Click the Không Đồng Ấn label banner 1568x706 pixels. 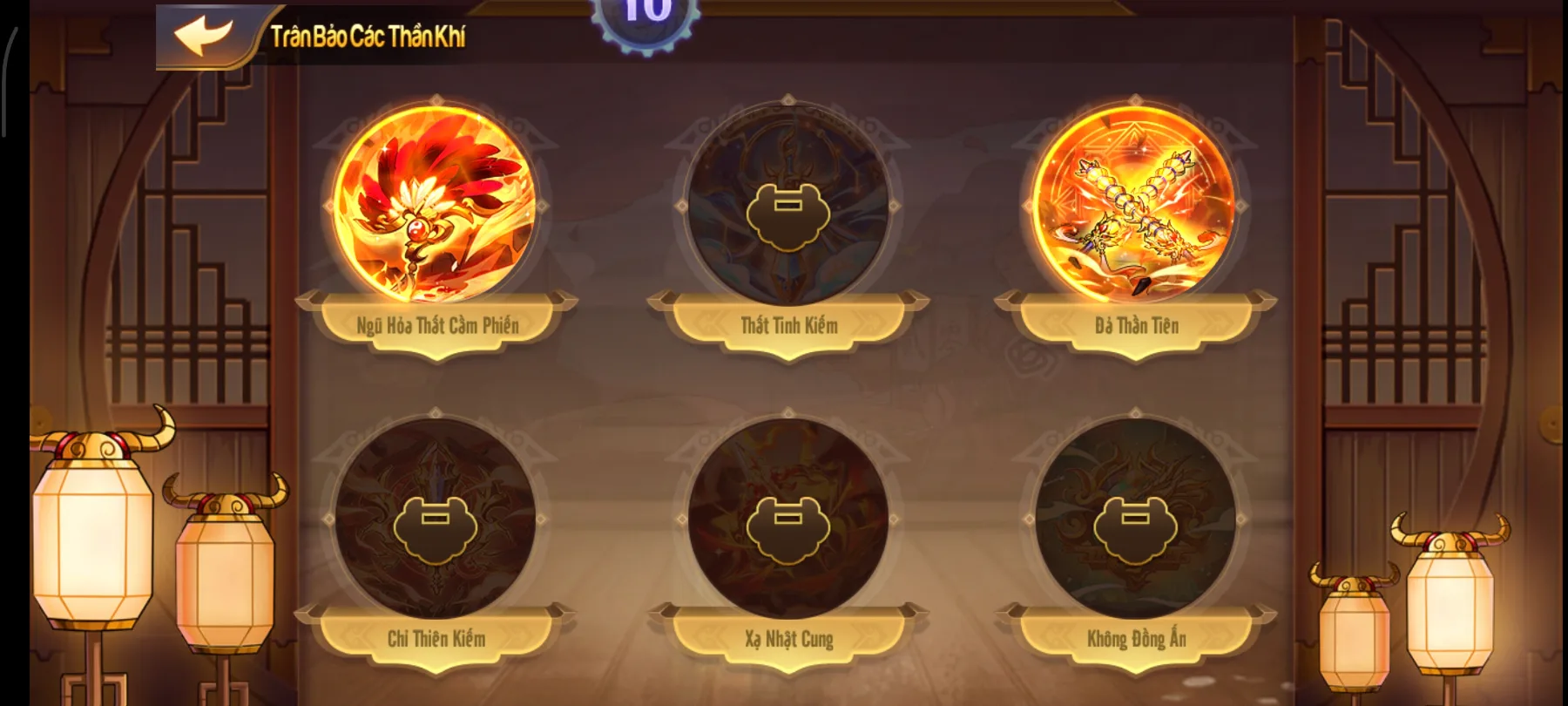(x=1137, y=638)
